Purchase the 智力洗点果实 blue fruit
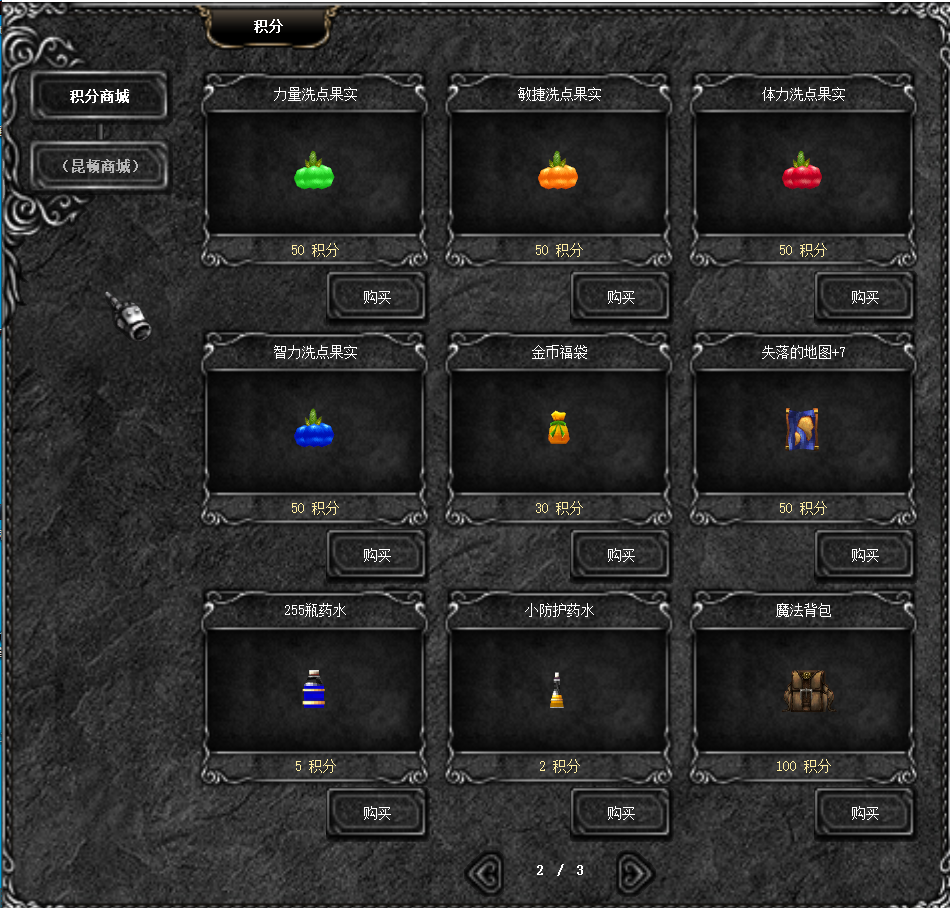Viewport: 950px width, 908px height. tap(377, 555)
